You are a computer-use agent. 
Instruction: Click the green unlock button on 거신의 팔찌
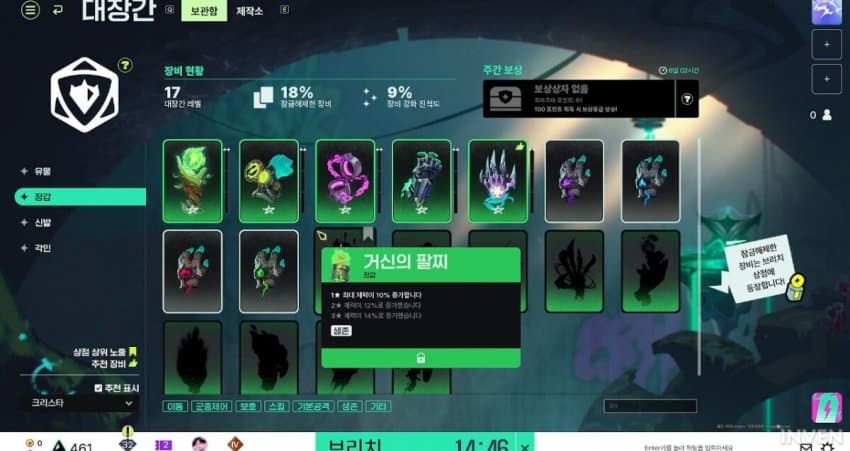click(x=420, y=357)
